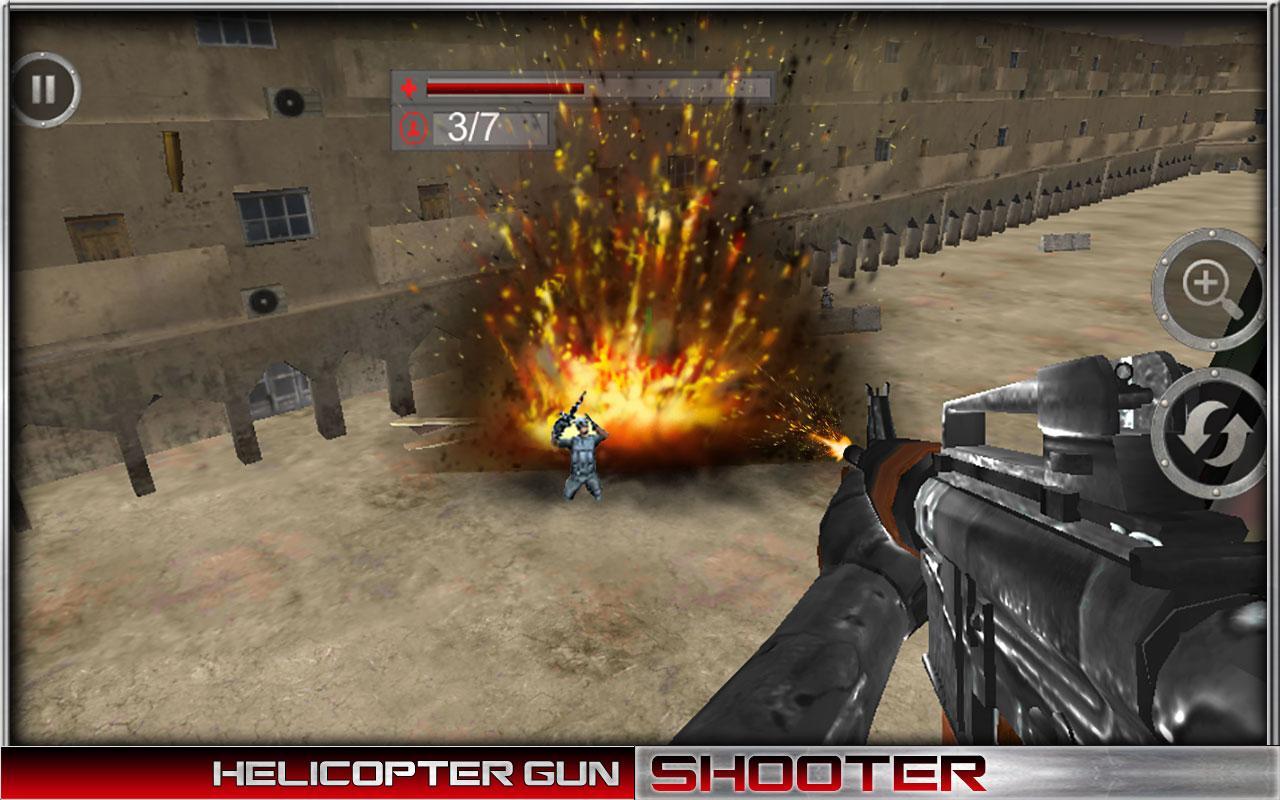Click the distant soldier near the barricades
The height and width of the screenshot is (800, 1280).
(826, 296)
